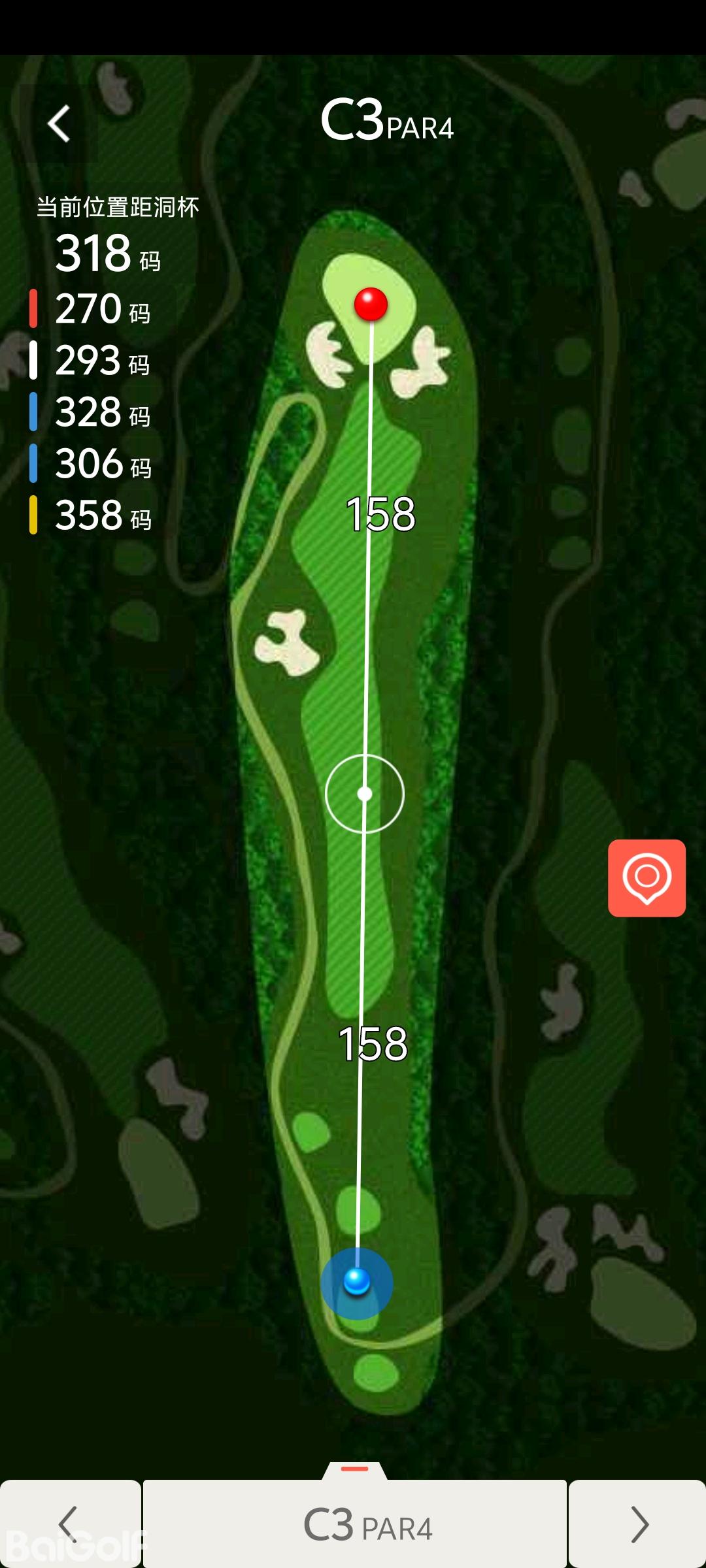Choose the white tee 293 yard entry
The image size is (706, 1568).
(92, 360)
